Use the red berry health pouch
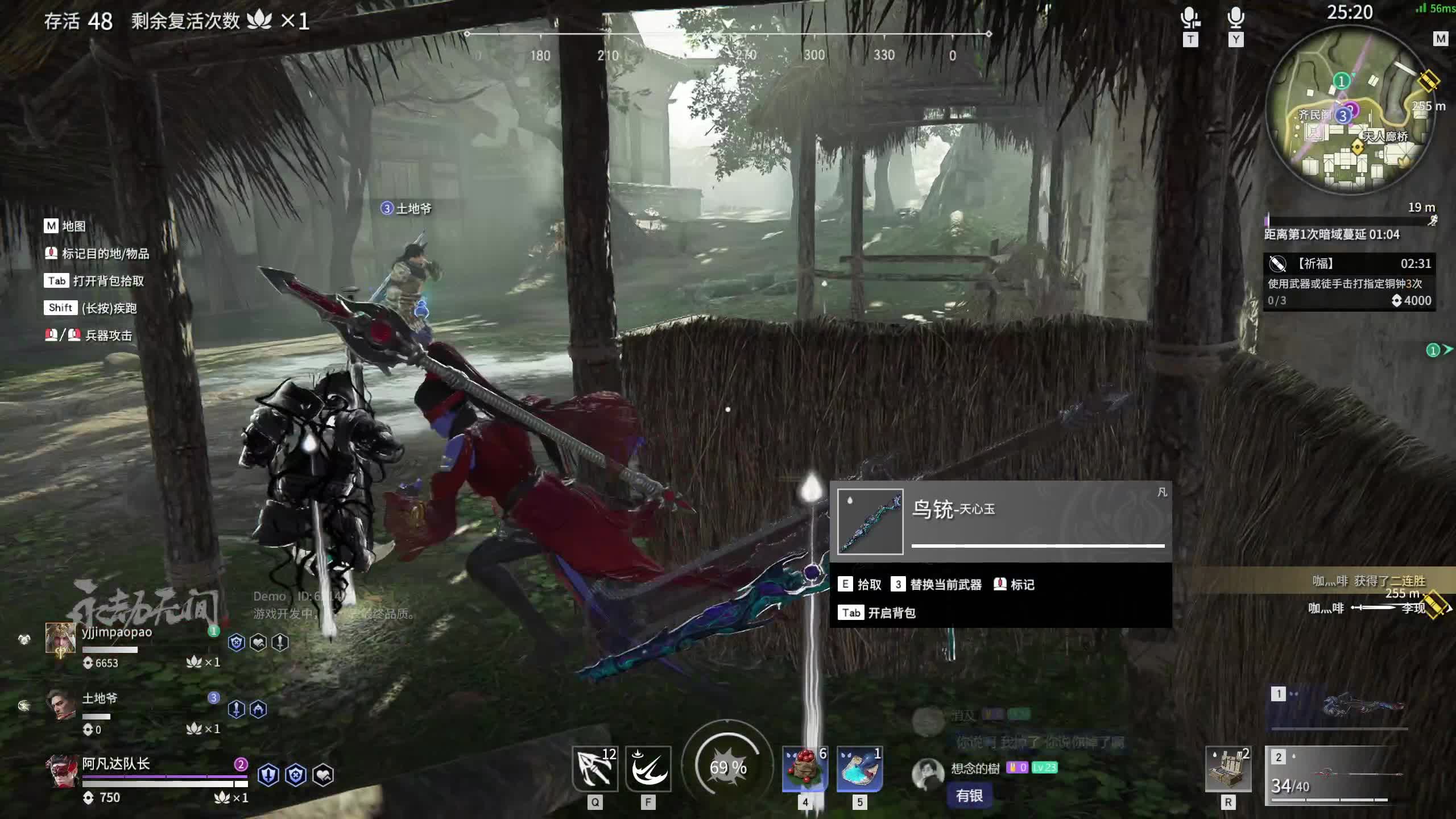1456x819 pixels. click(805, 769)
